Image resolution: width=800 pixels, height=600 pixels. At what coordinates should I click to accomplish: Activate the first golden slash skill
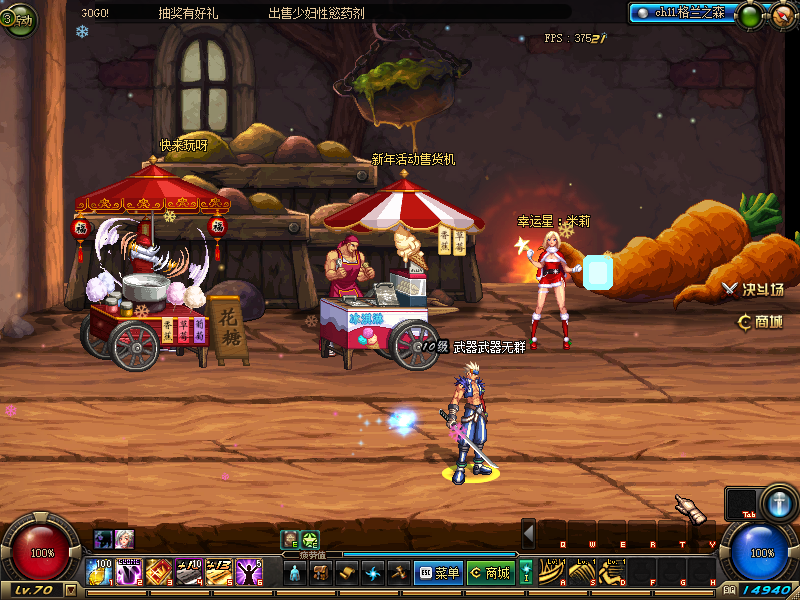[551, 572]
